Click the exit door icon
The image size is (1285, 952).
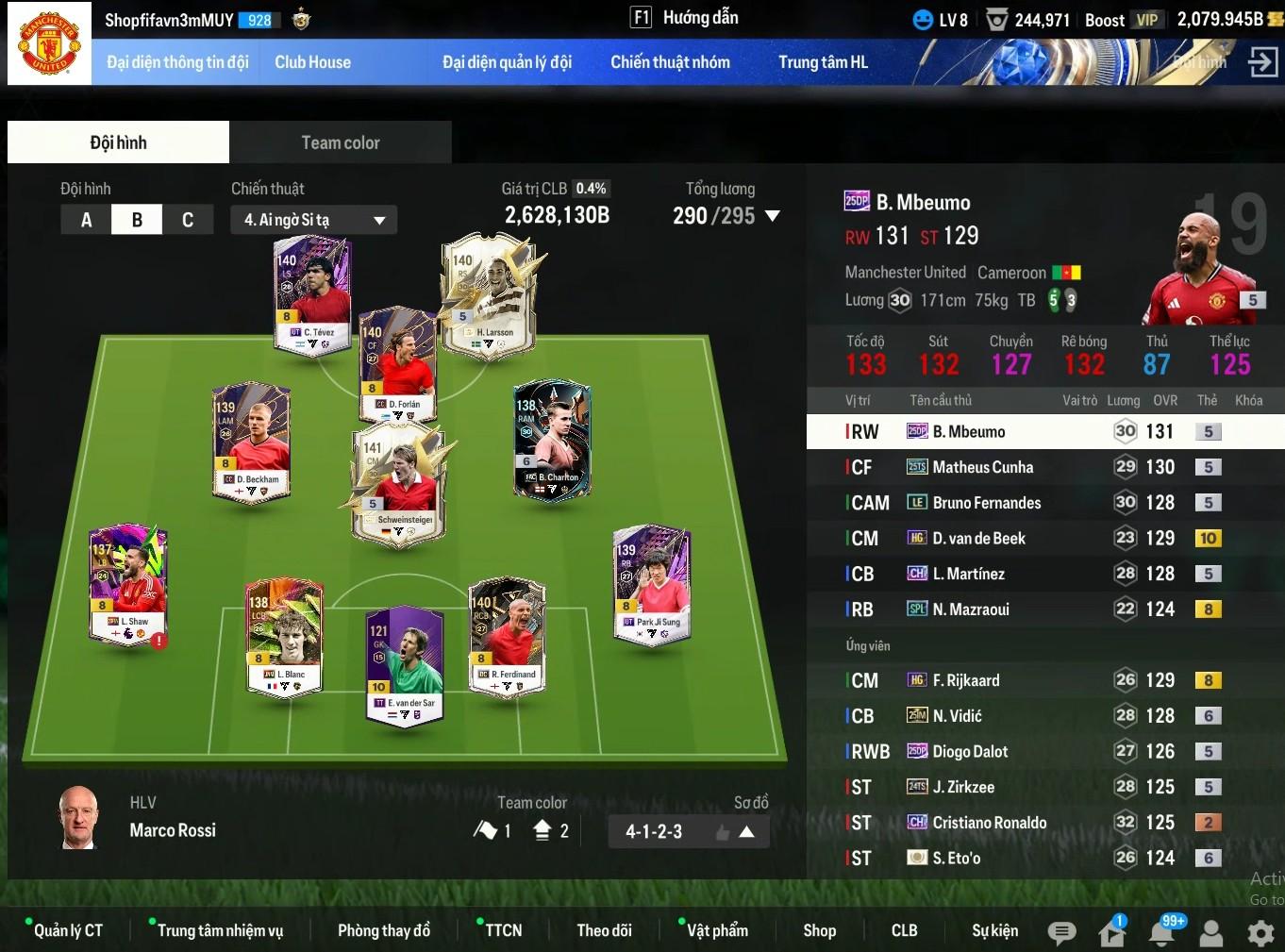(1261, 62)
